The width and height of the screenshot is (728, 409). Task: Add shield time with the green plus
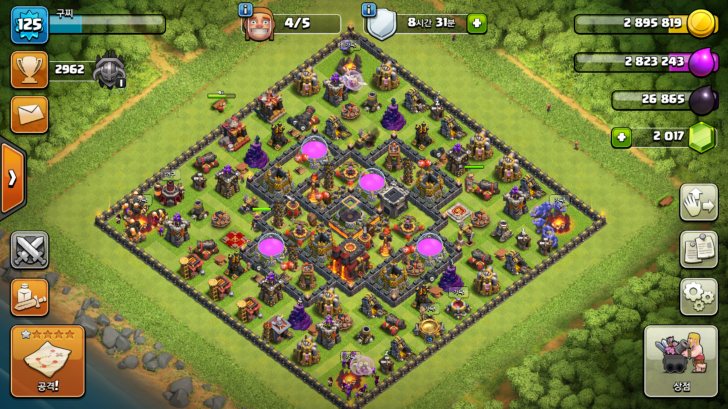(476, 23)
